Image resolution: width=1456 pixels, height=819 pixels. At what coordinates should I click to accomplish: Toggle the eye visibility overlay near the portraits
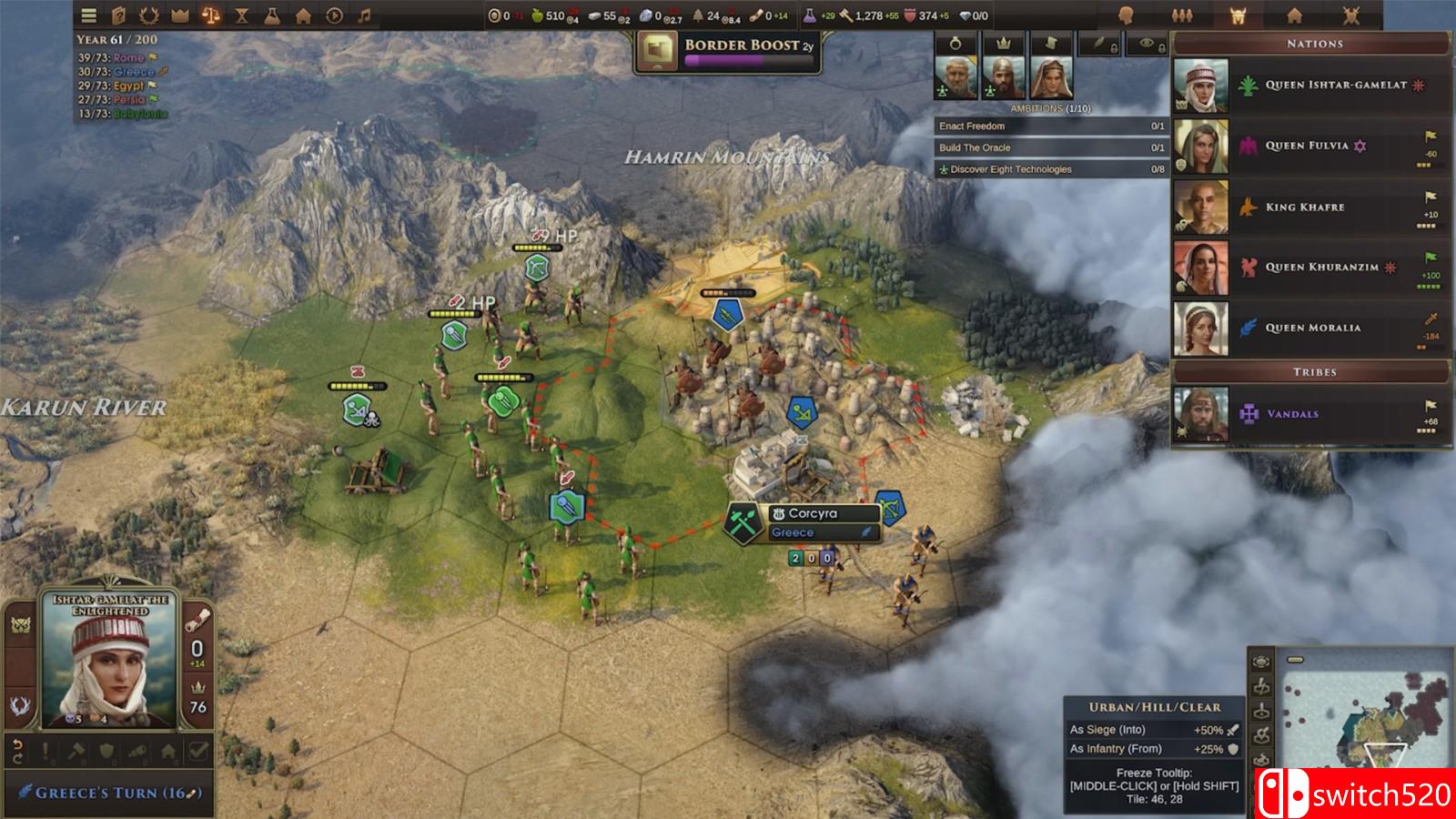pos(1147,44)
